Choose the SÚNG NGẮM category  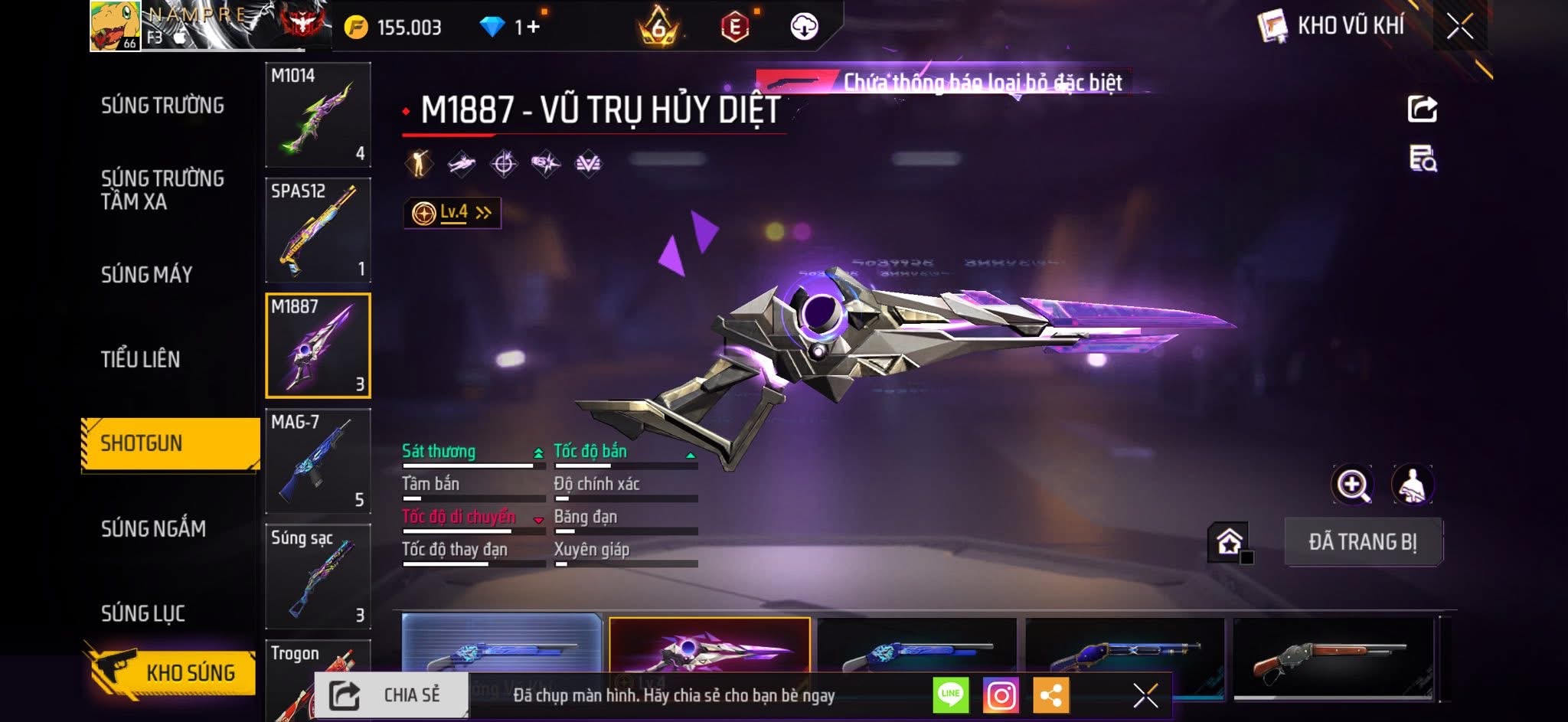pyautogui.click(x=153, y=528)
